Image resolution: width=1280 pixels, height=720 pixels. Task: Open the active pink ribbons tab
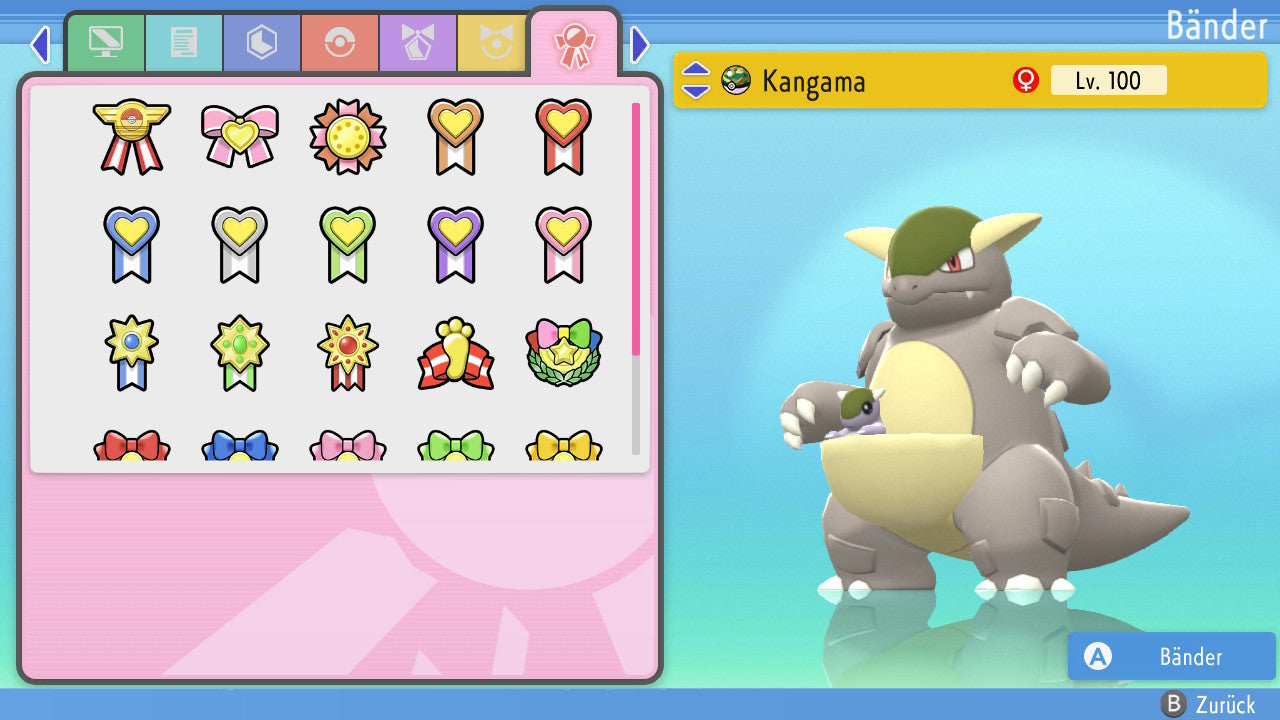(x=574, y=44)
